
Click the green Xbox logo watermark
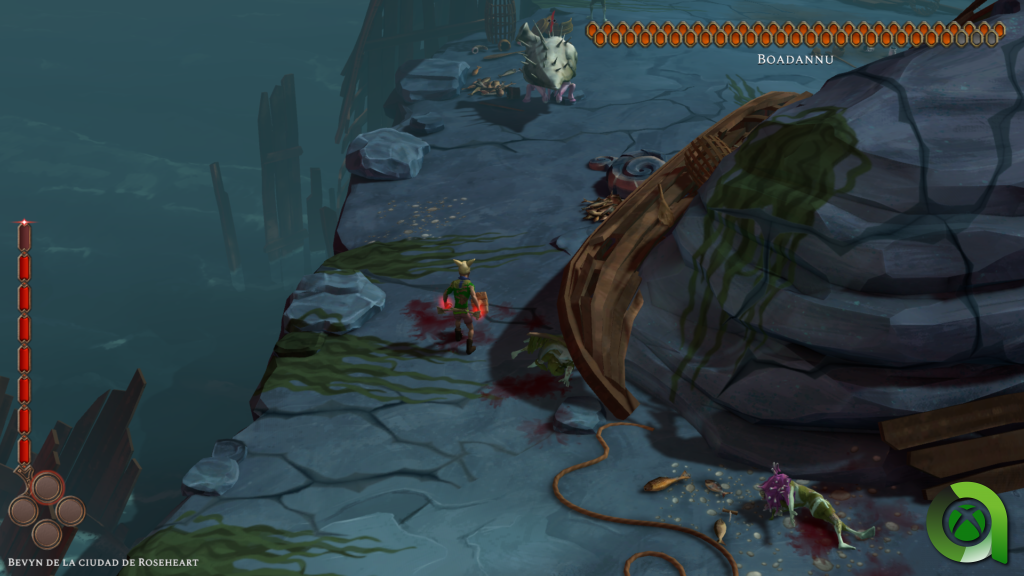(969, 522)
